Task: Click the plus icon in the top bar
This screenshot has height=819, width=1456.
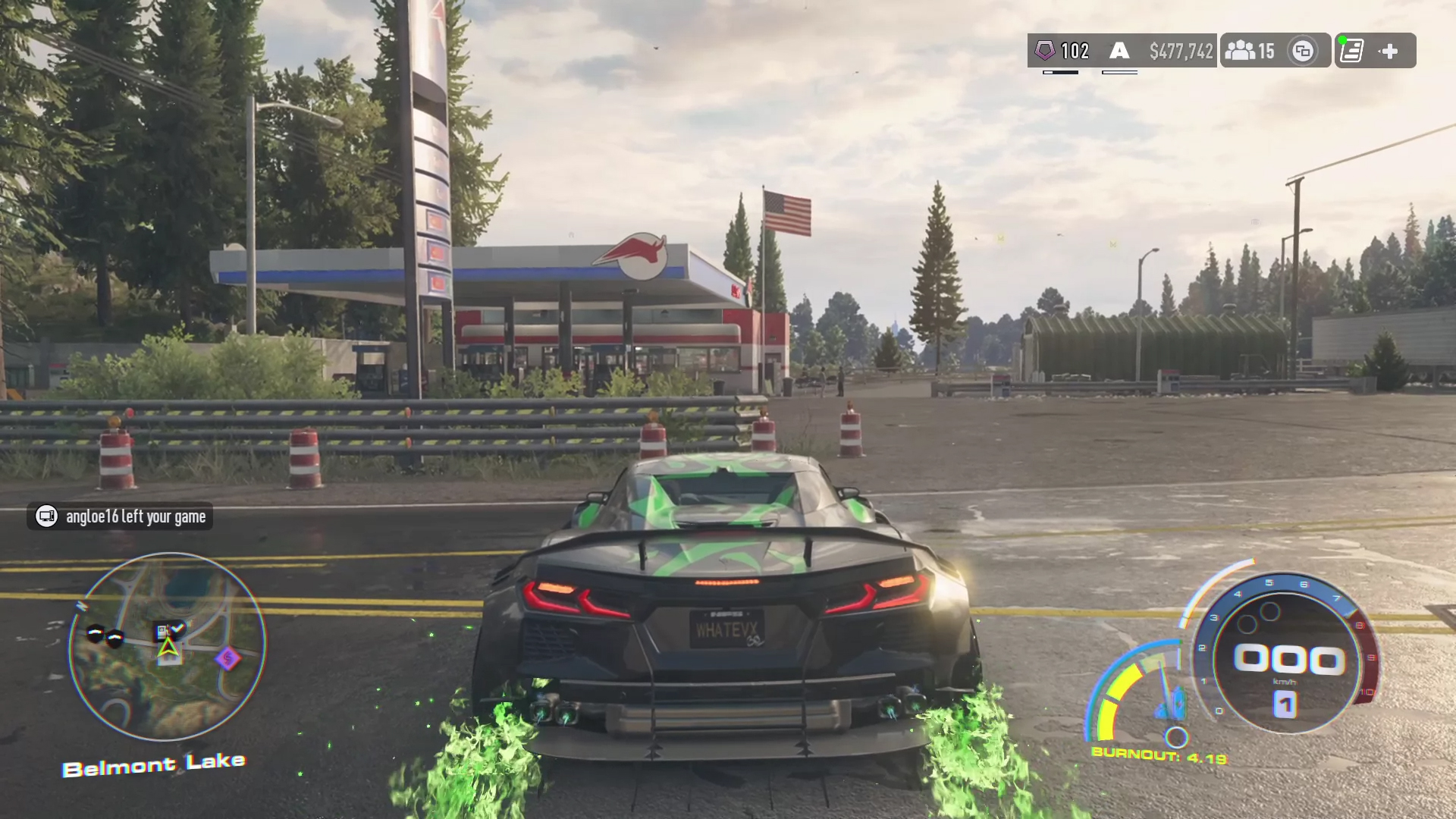Action: pyautogui.click(x=1389, y=51)
